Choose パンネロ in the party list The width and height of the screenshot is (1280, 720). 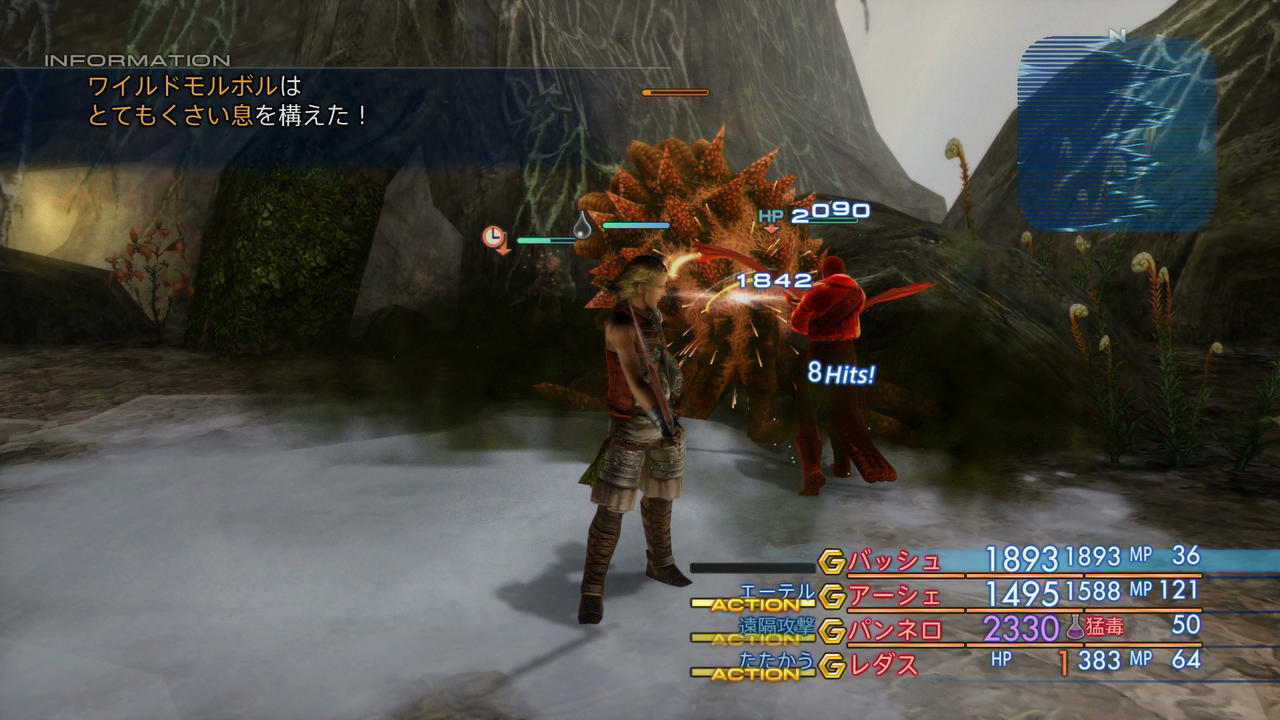(894, 630)
